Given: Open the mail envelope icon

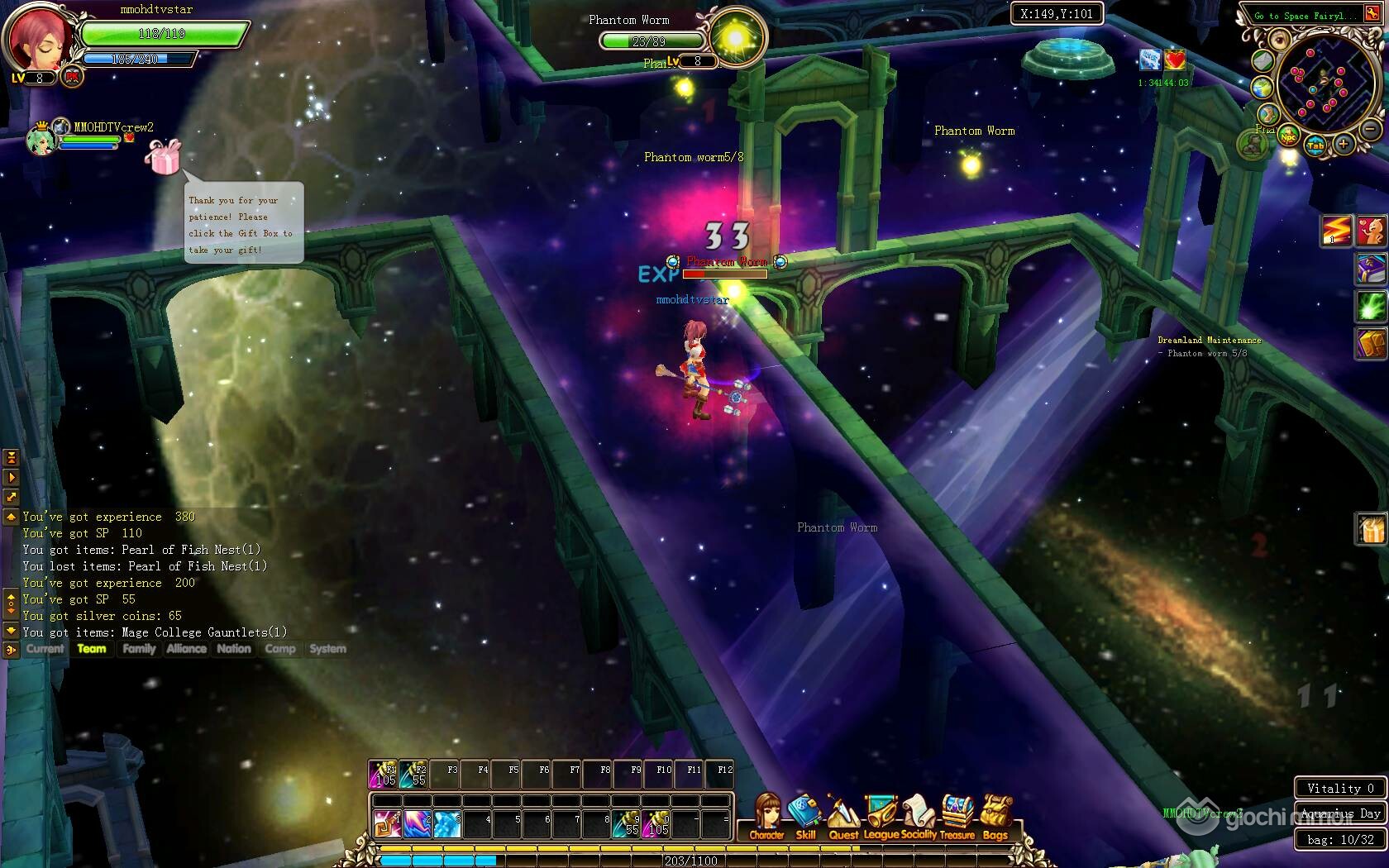Looking at the screenshot, I should (1263, 60).
